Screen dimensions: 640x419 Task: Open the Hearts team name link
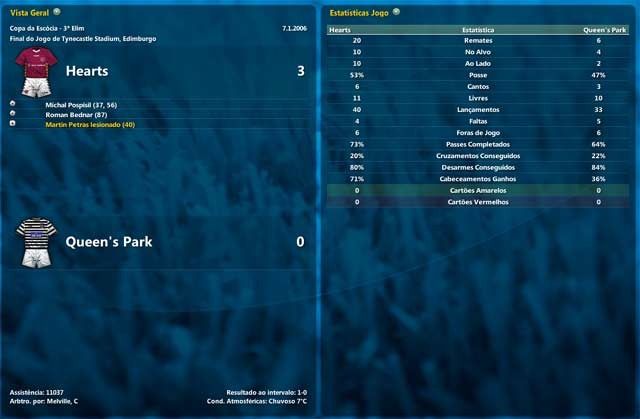(x=87, y=72)
